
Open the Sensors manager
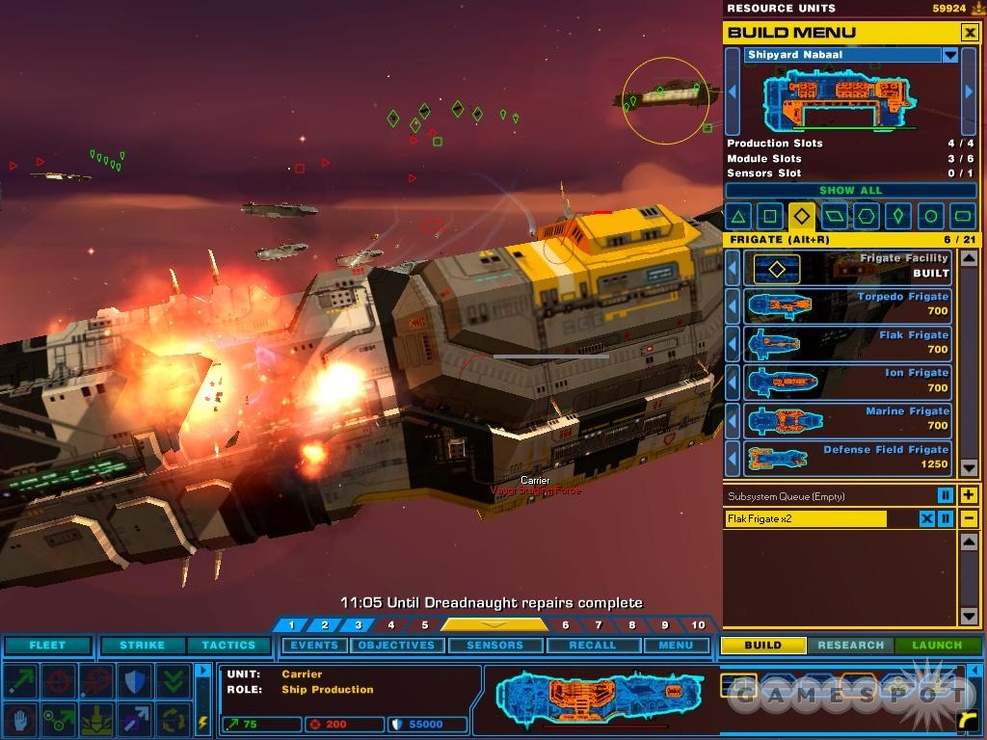(494, 645)
